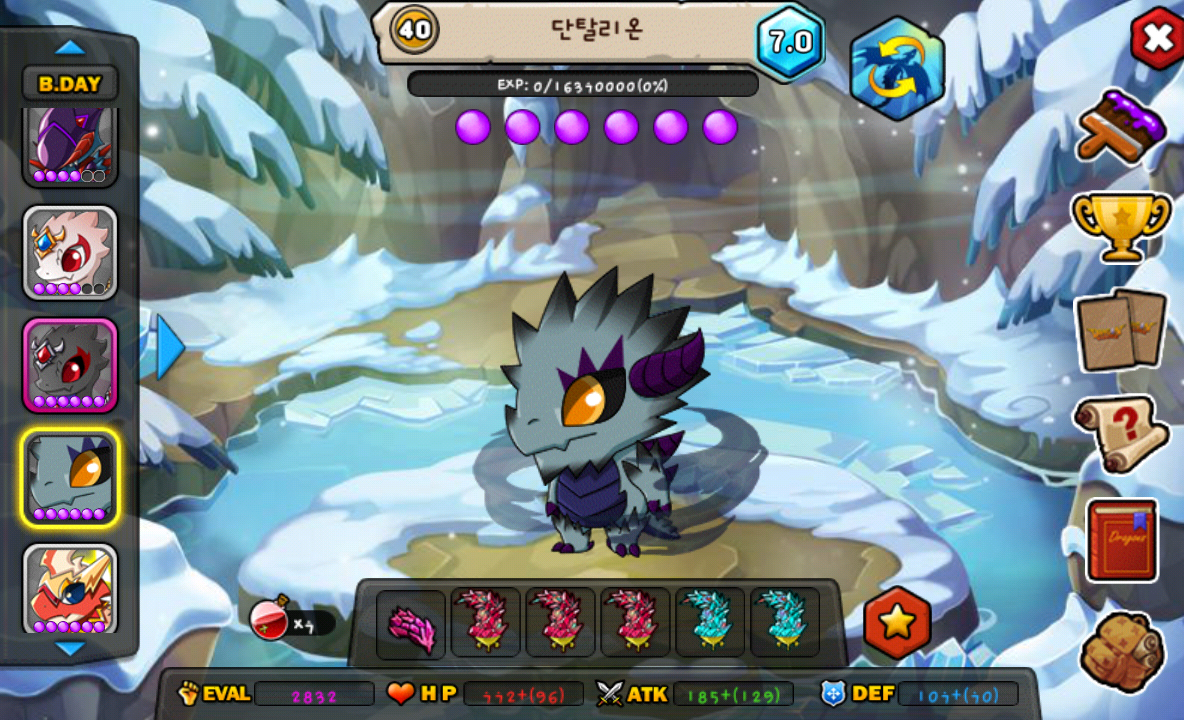
Task: Select the highlighted gray dragon portrait
Action: (x=70, y=477)
